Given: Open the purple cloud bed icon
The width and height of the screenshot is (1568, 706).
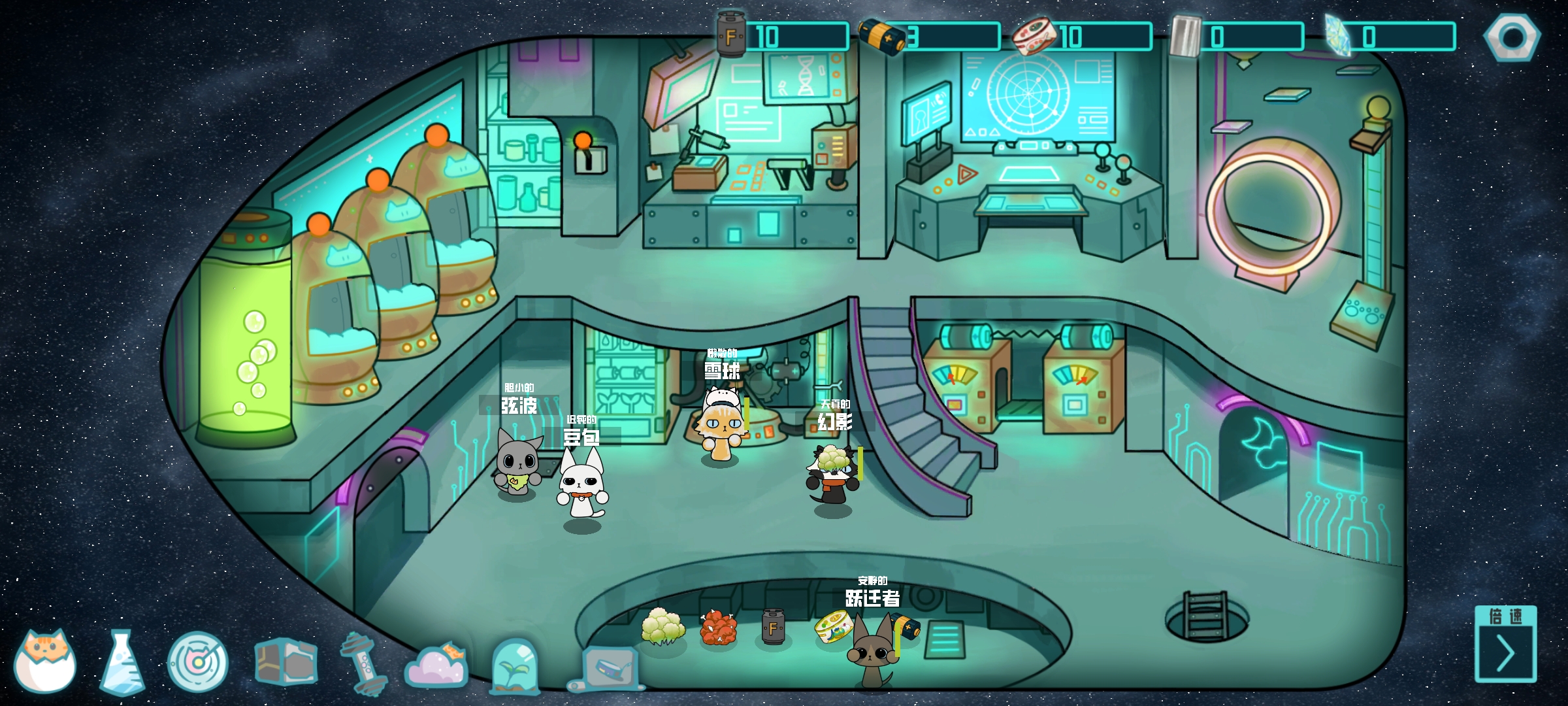Looking at the screenshot, I should coord(436,664).
